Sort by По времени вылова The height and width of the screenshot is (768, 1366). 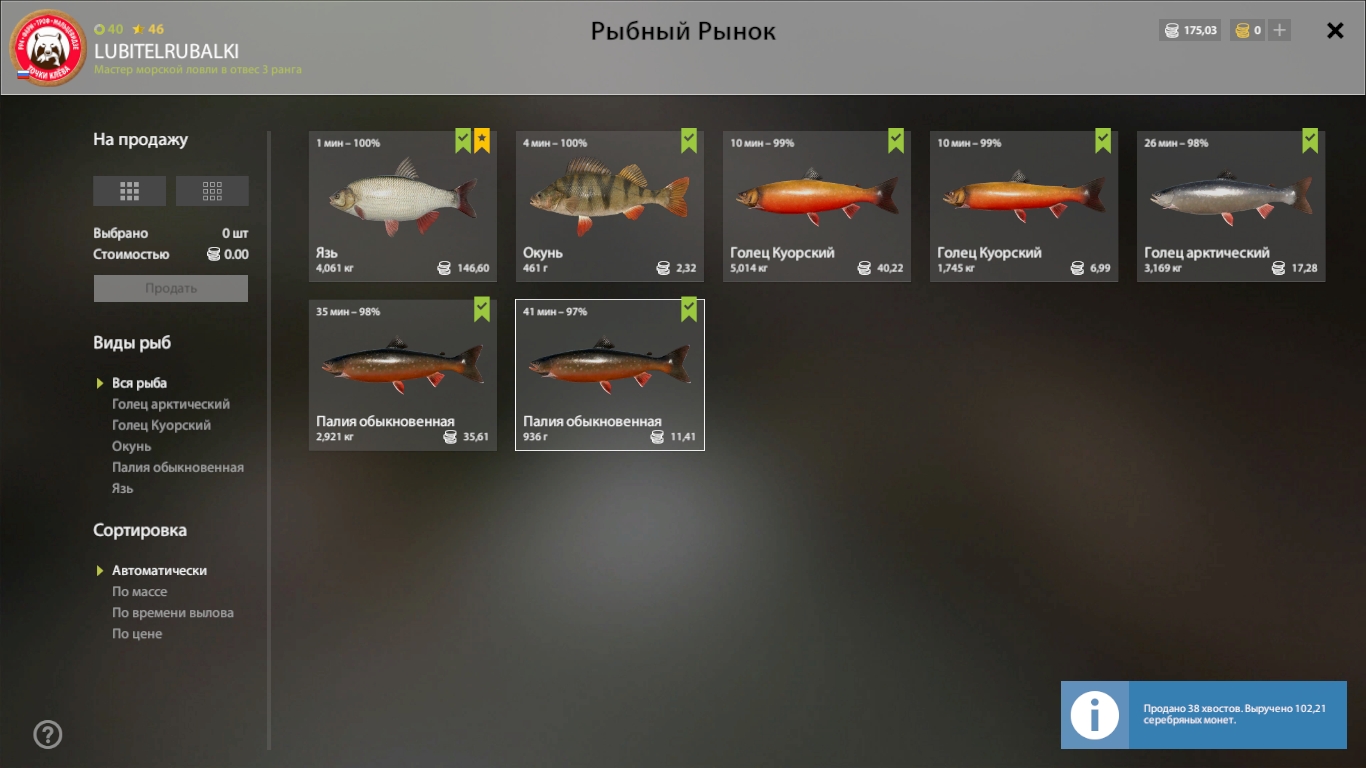173,613
